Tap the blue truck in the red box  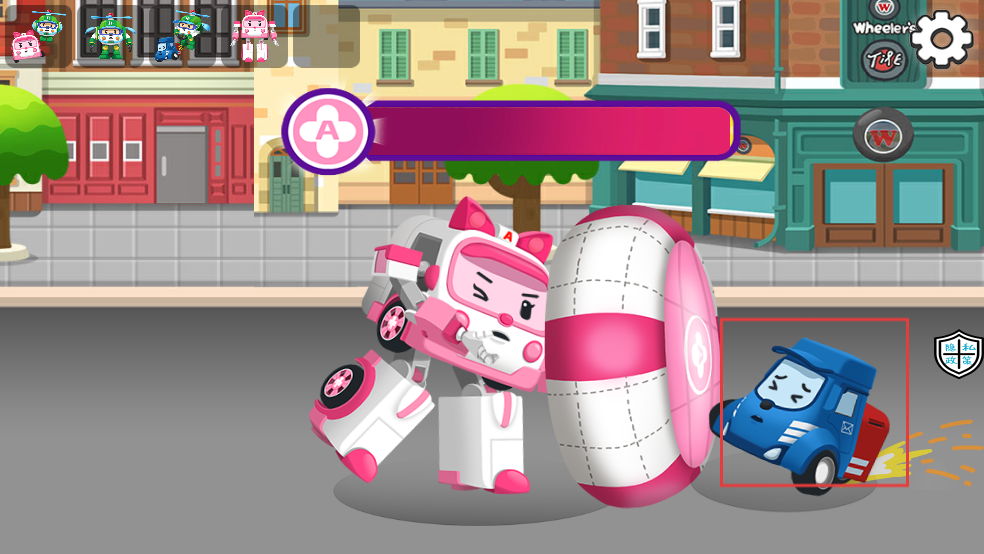click(x=806, y=410)
